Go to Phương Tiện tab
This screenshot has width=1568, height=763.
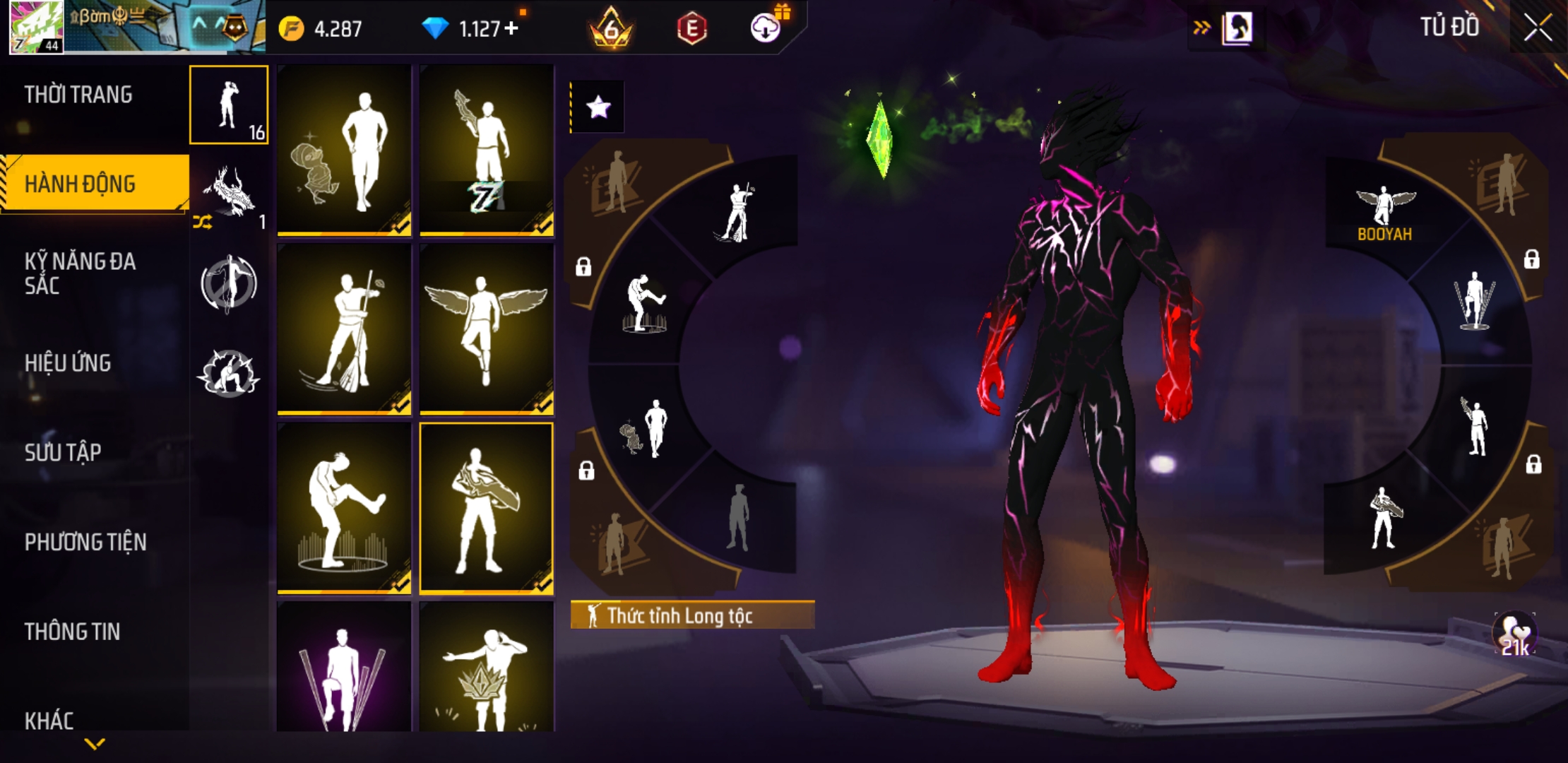(x=85, y=542)
